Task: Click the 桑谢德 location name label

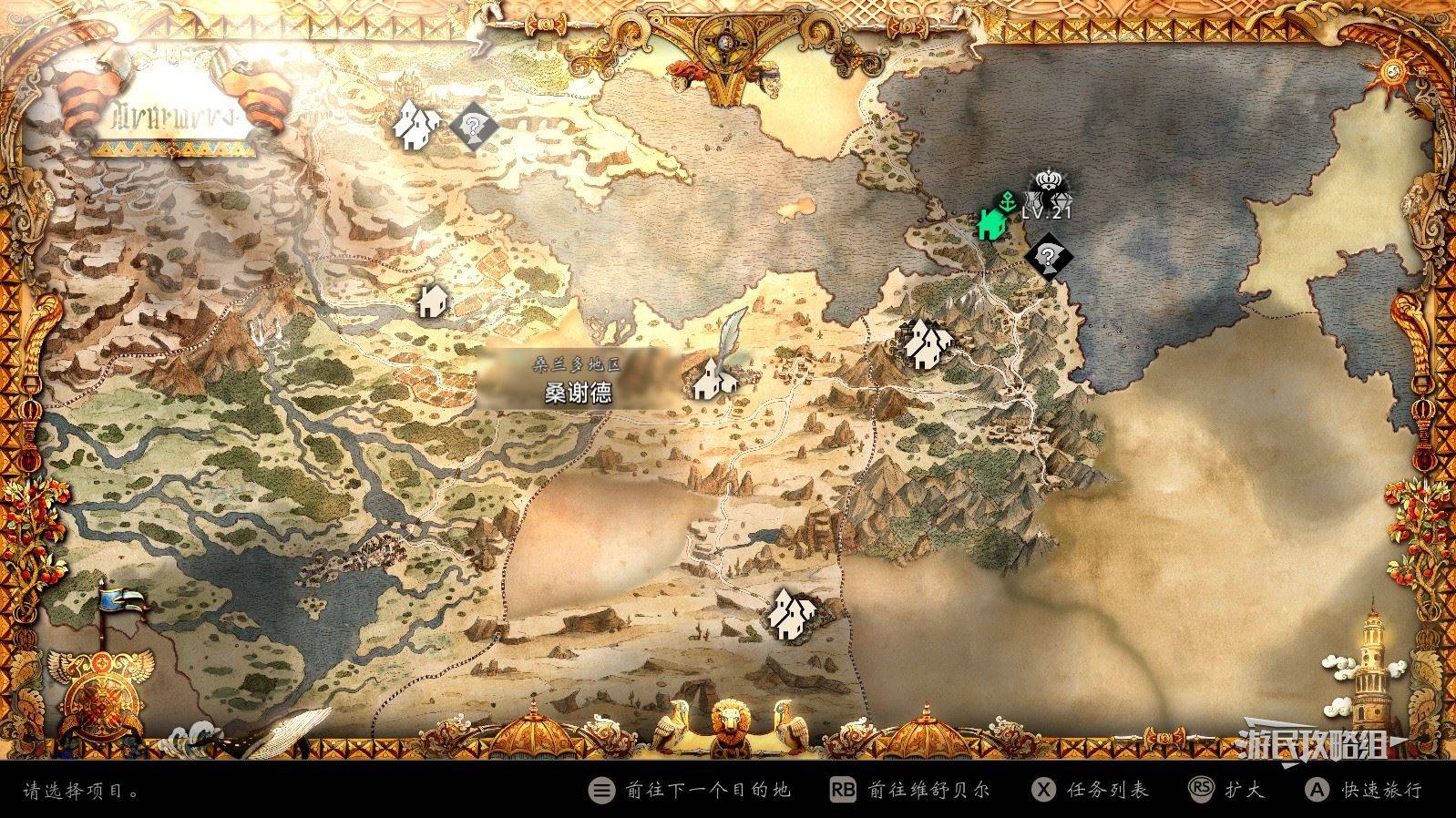Action: [x=578, y=393]
